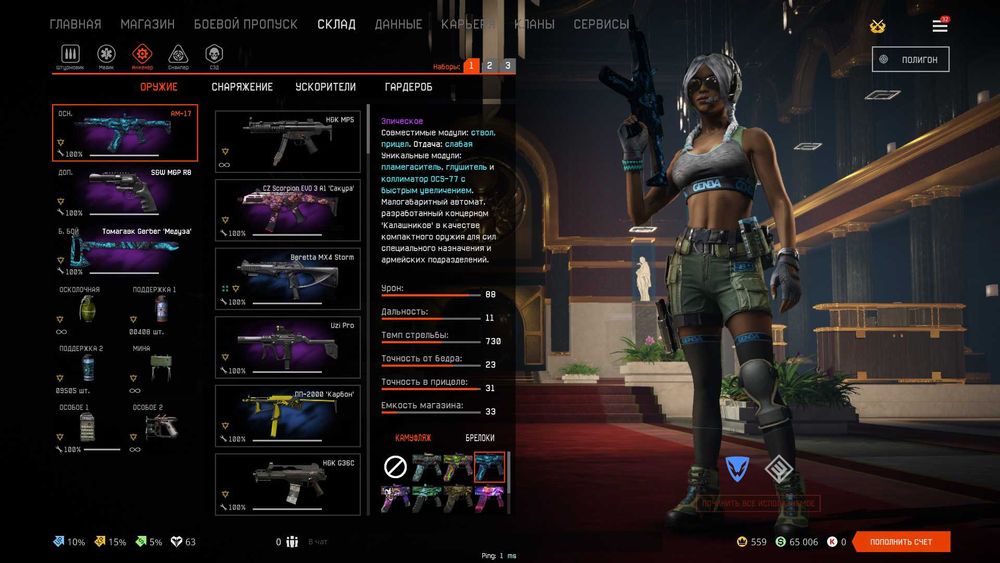1000x563 pixels.
Task: Choose loadout set number 2
Action: [x=489, y=66]
